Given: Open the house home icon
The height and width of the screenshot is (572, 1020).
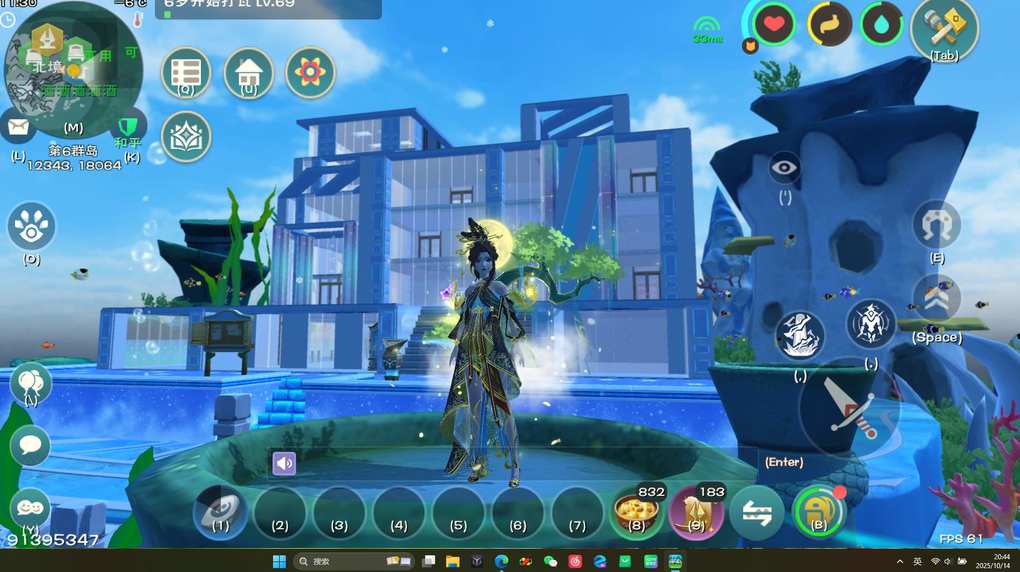Looking at the screenshot, I should coord(248,72).
